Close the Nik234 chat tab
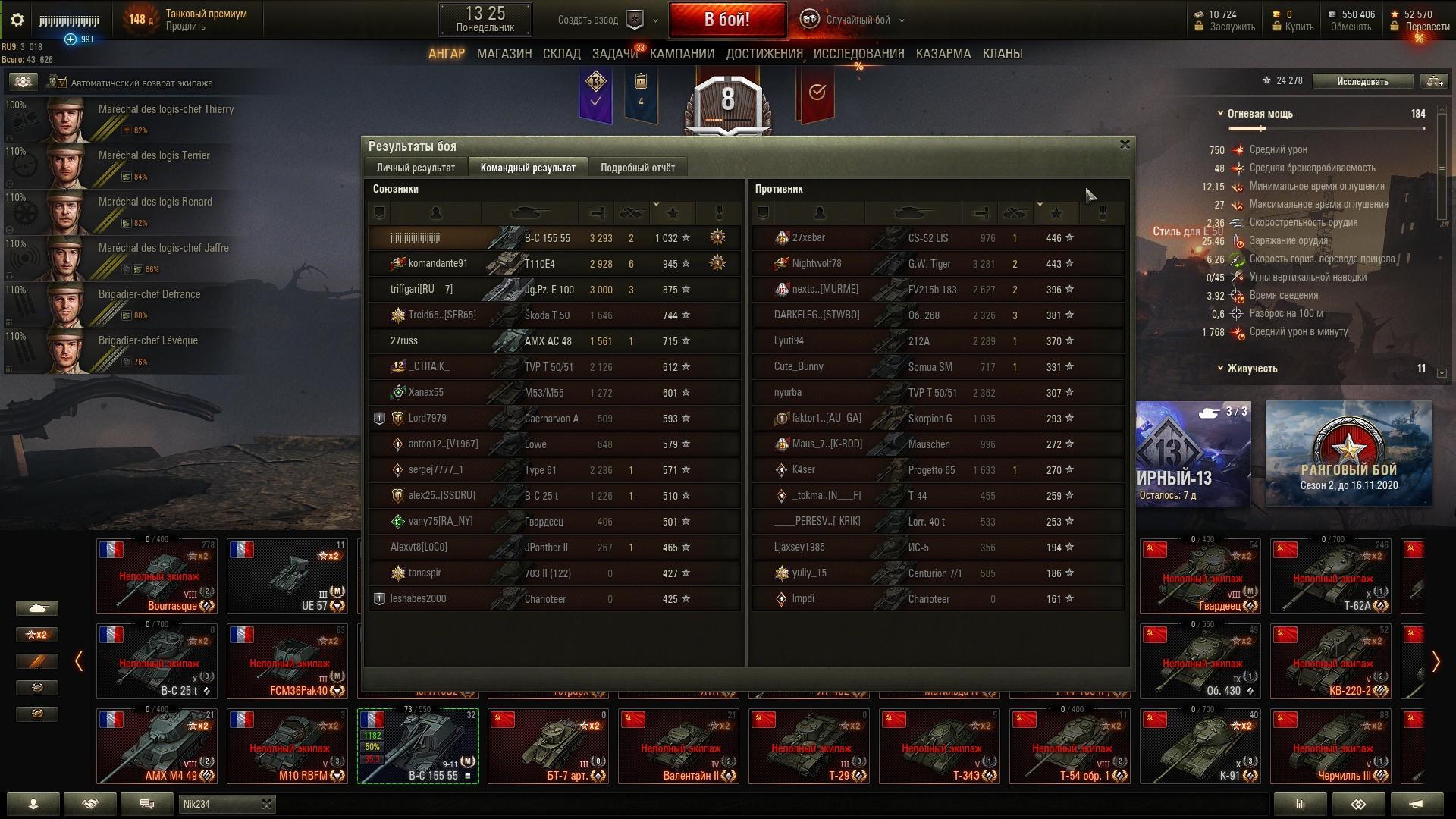This screenshot has height=819, width=1456. point(266,804)
